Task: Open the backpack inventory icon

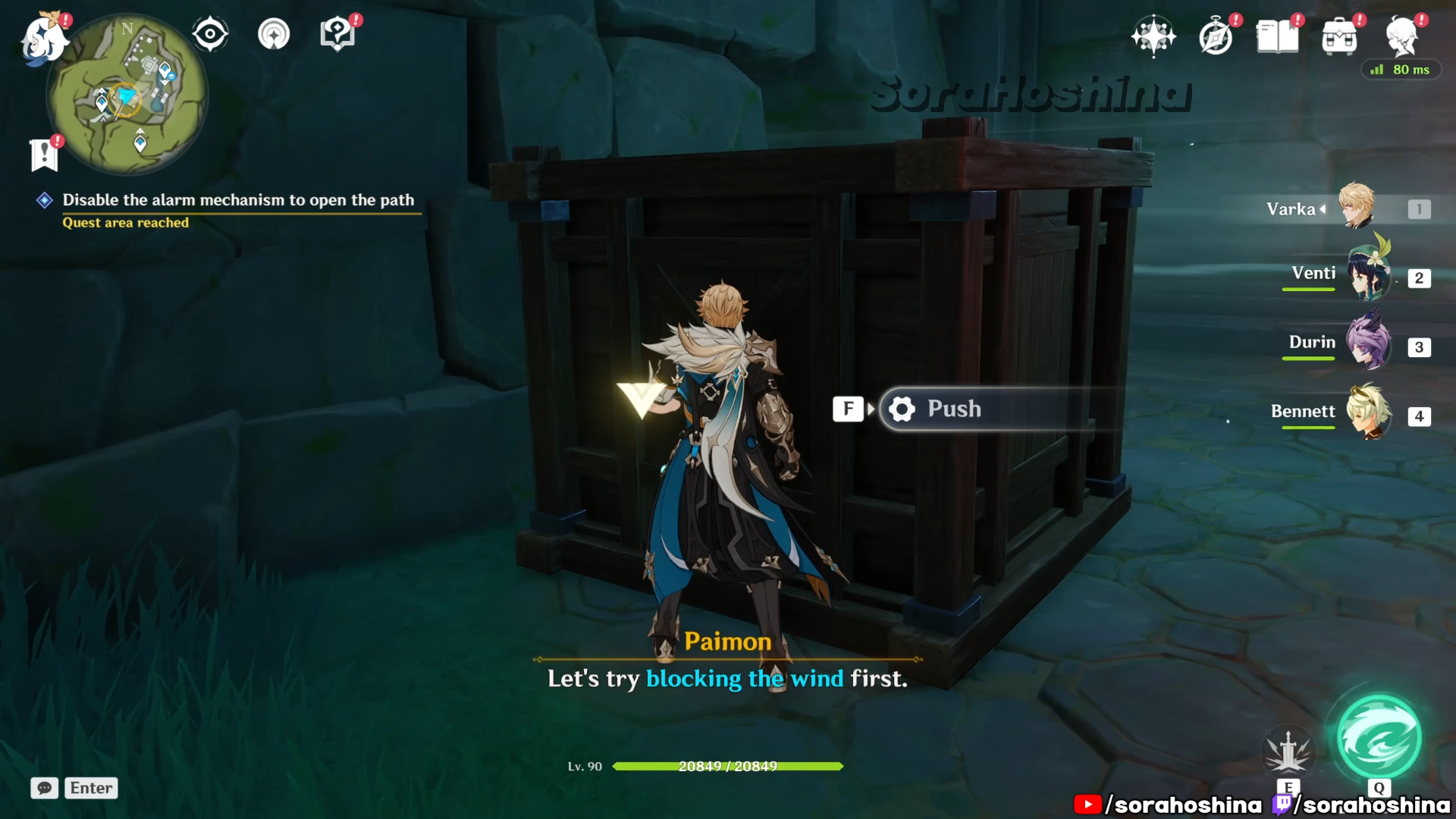Action: (1340, 36)
